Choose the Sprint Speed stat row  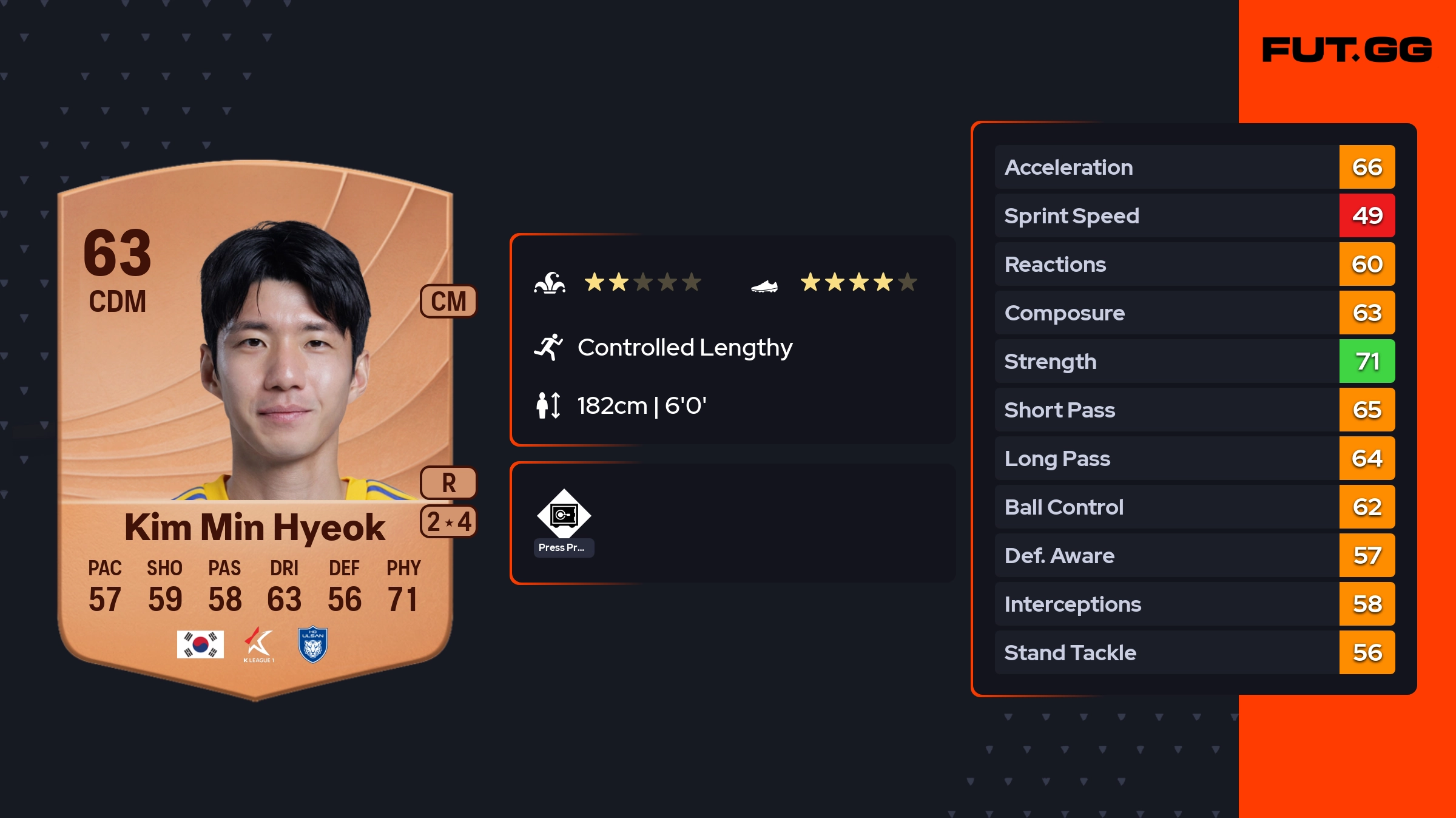coord(1194,215)
